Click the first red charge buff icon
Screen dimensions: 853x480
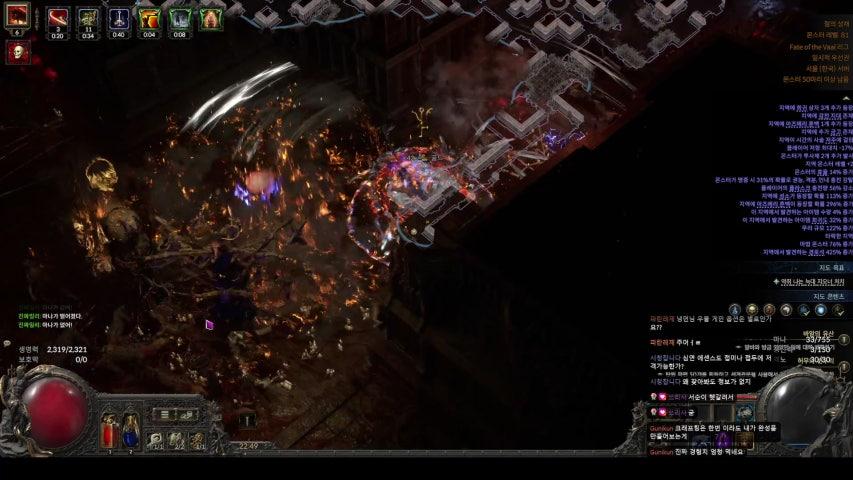(17, 16)
